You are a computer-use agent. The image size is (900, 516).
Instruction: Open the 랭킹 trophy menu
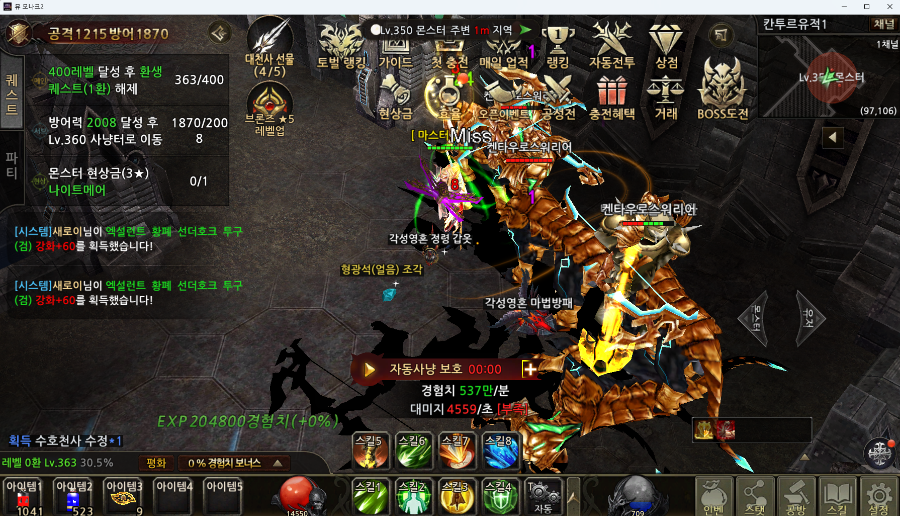pos(557,46)
